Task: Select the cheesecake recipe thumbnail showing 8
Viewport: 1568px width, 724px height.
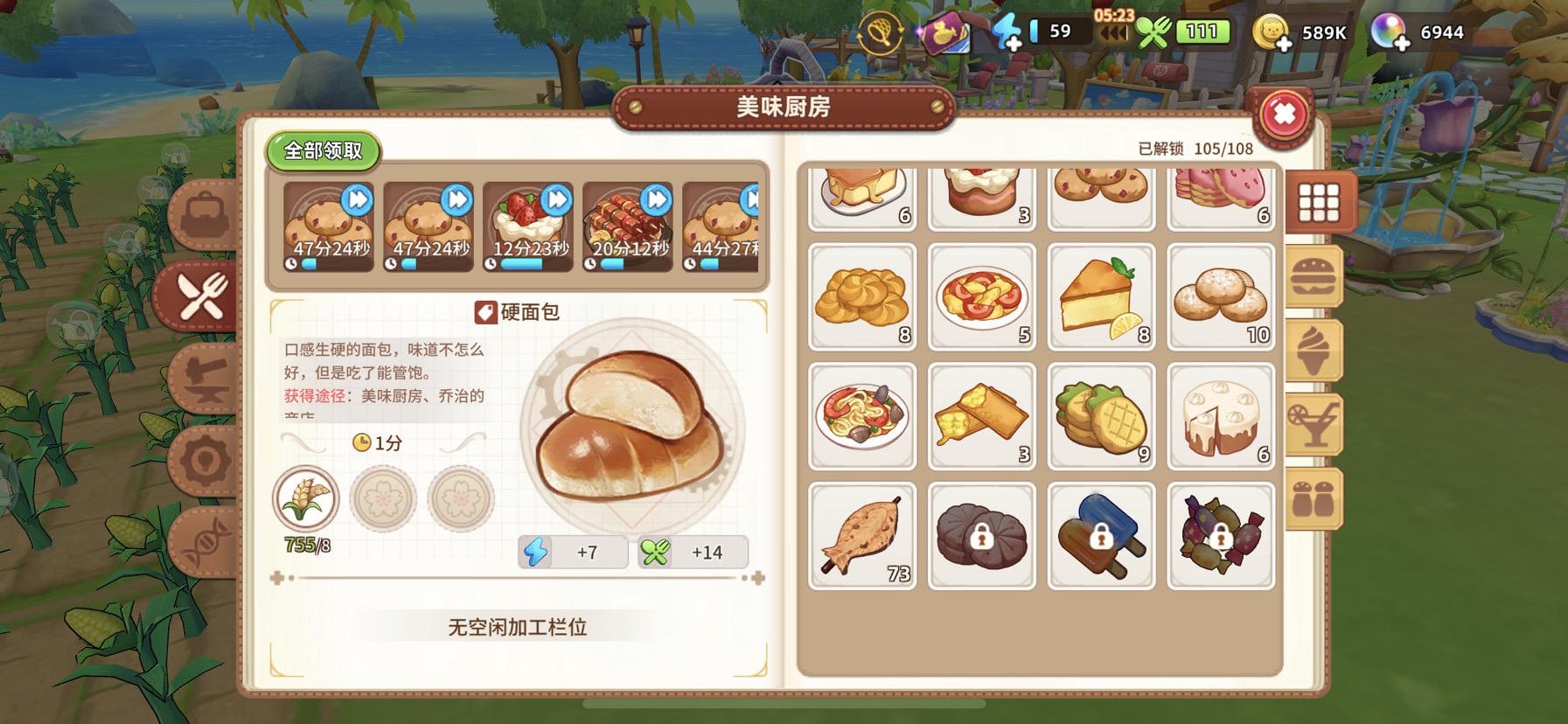Action: 1101,297
